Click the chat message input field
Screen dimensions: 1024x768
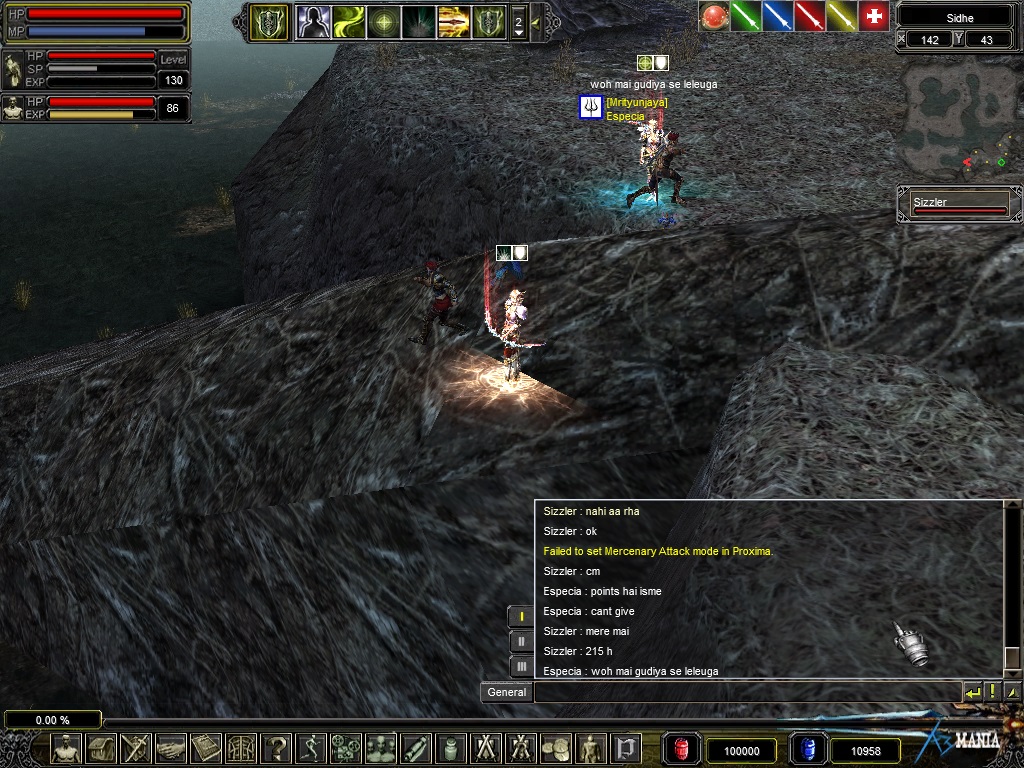[x=747, y=692]
